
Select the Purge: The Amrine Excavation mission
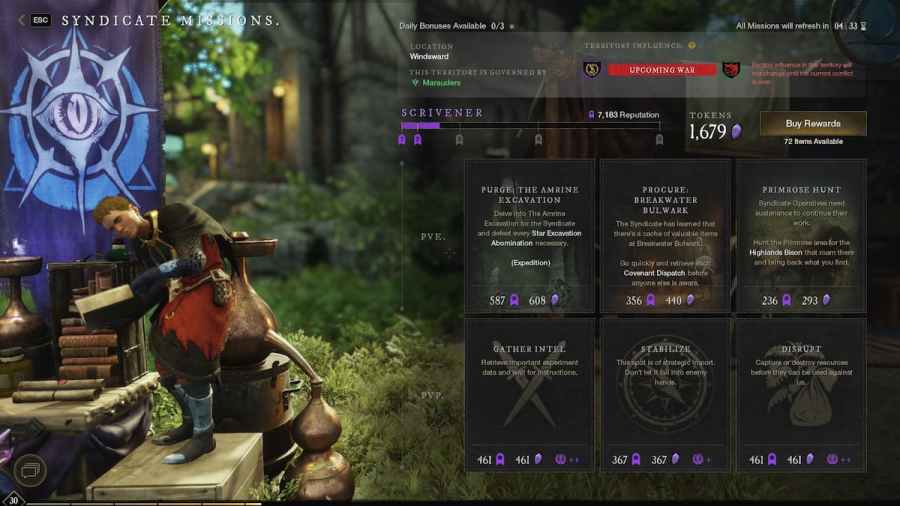click(x=529, y=236)
